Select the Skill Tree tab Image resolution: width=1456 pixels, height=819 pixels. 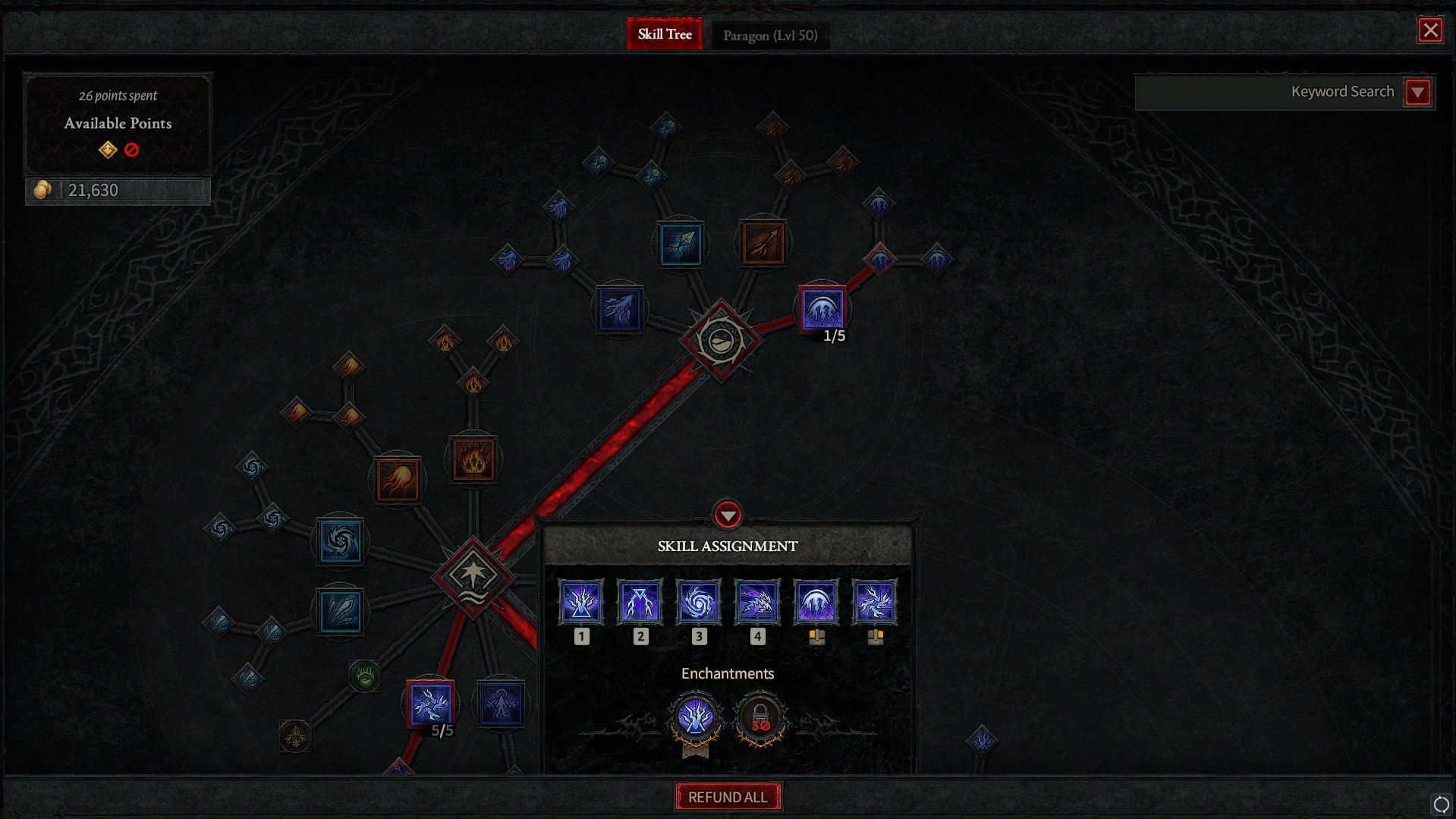point(665,34)
